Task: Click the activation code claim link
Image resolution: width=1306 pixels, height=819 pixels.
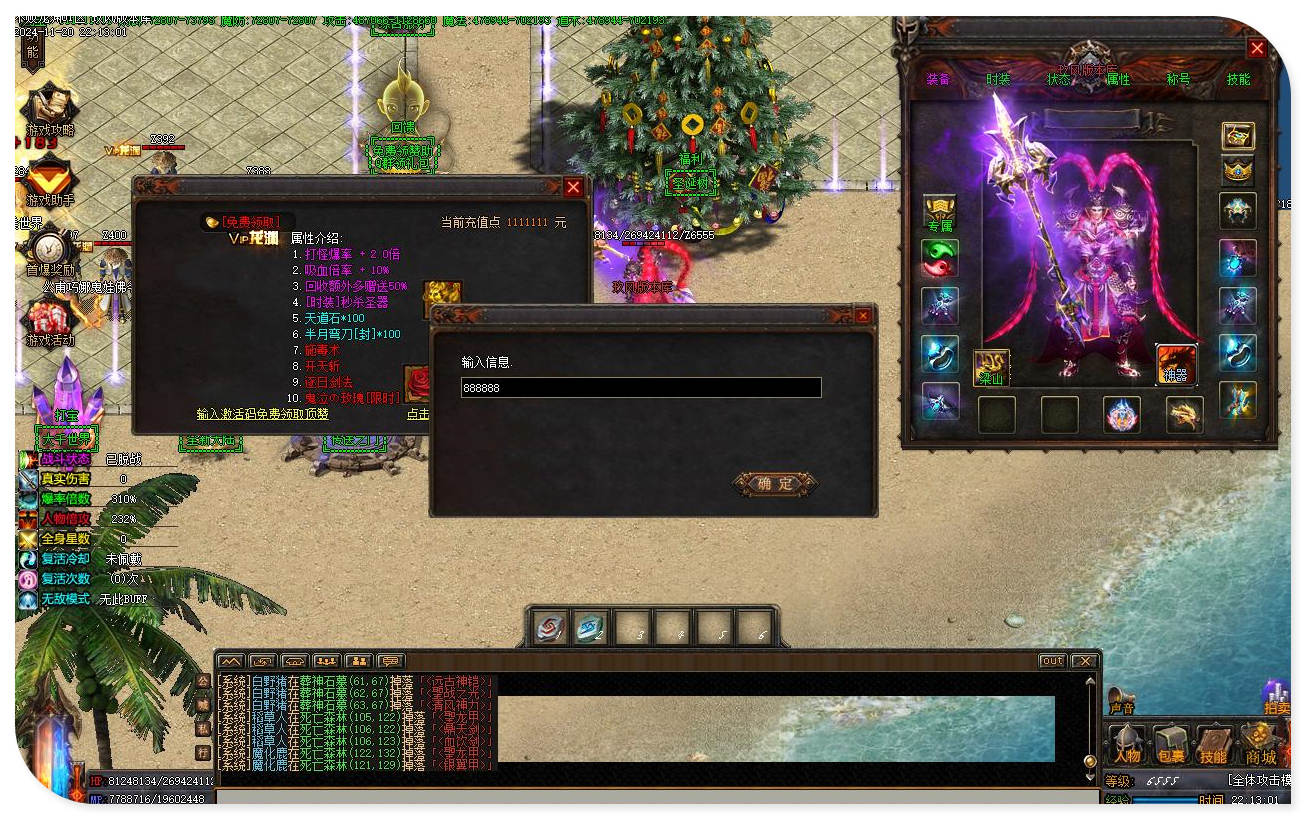Action: coord(263,414)
